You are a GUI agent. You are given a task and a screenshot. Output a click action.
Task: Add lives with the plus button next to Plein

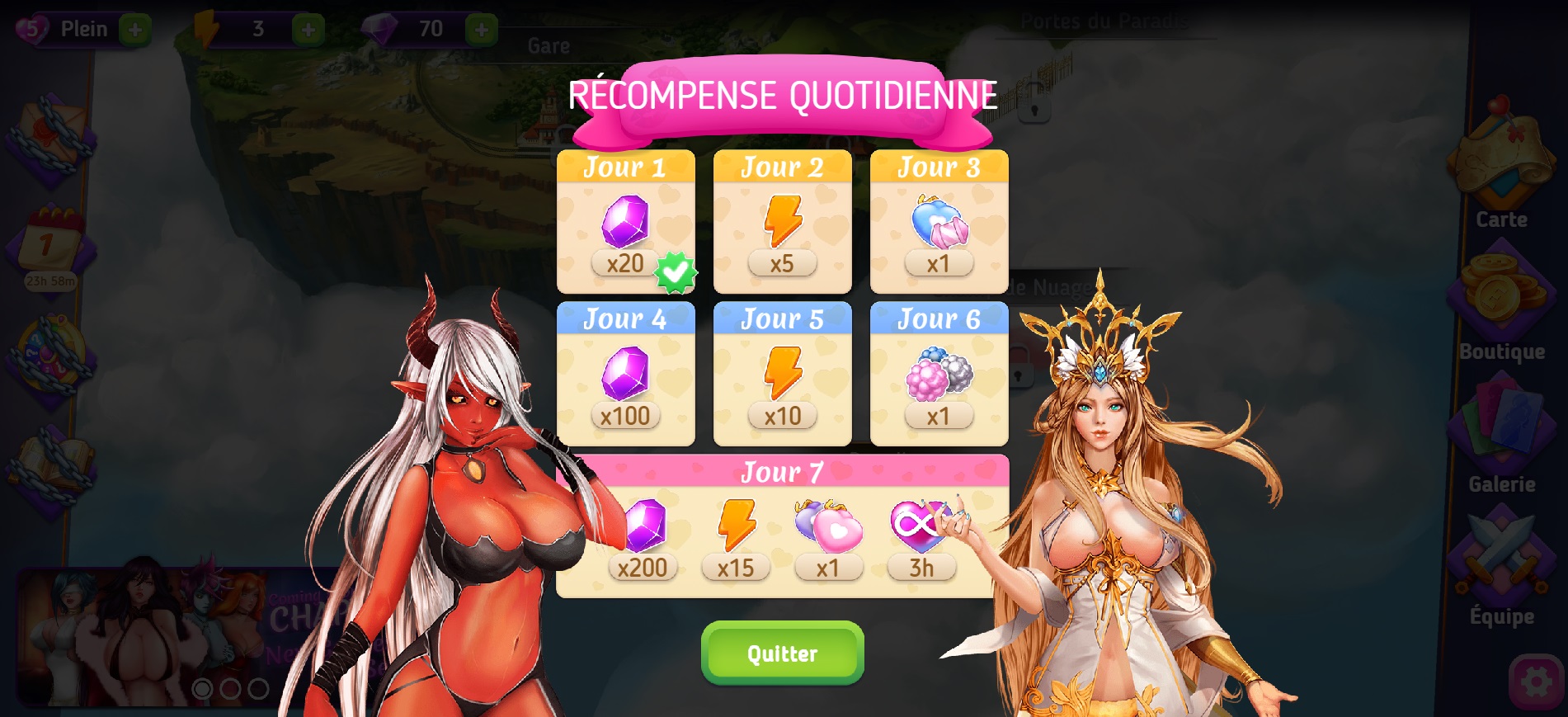click(135, 31)
